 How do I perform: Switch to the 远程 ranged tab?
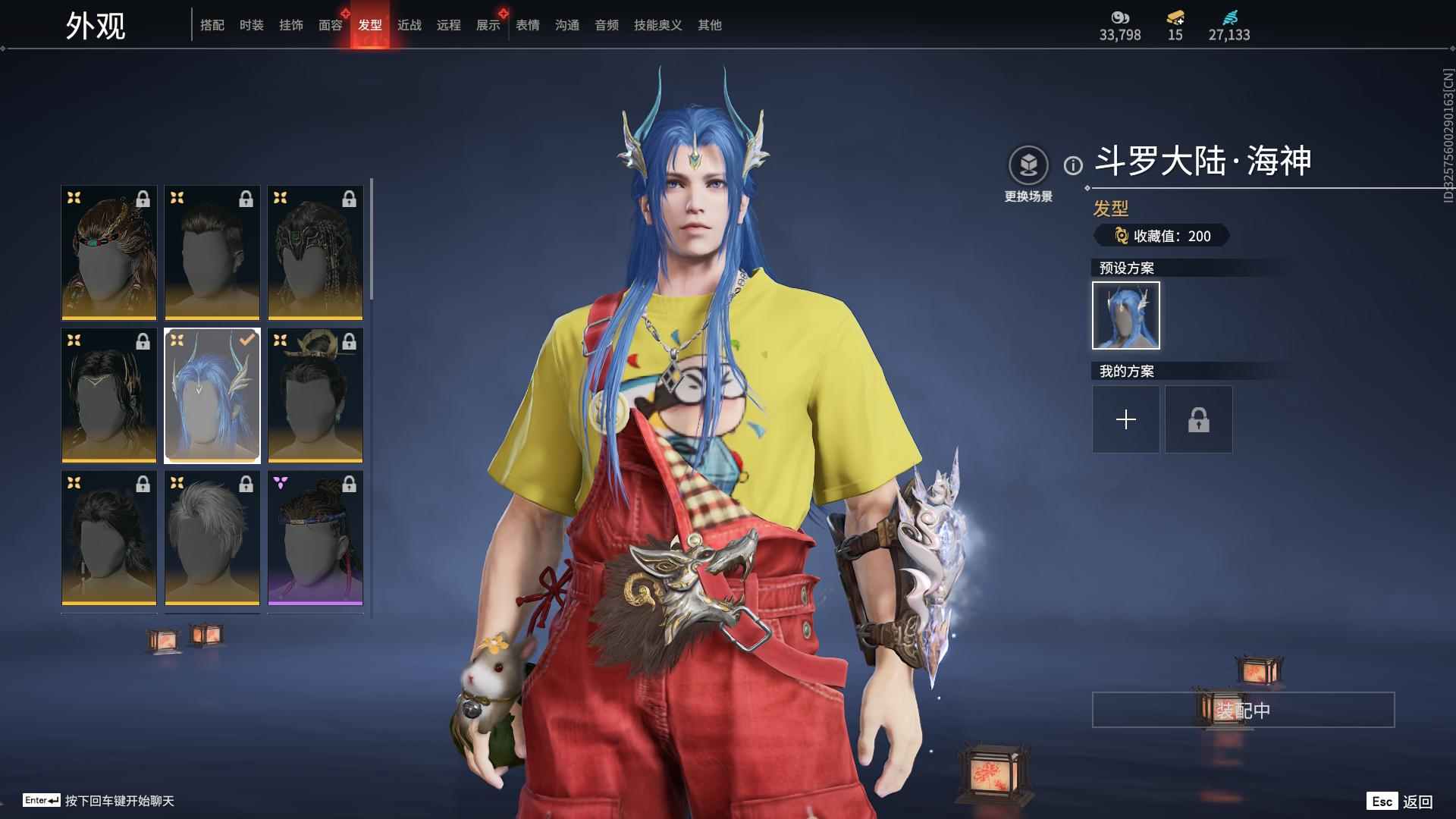(448, 25)
